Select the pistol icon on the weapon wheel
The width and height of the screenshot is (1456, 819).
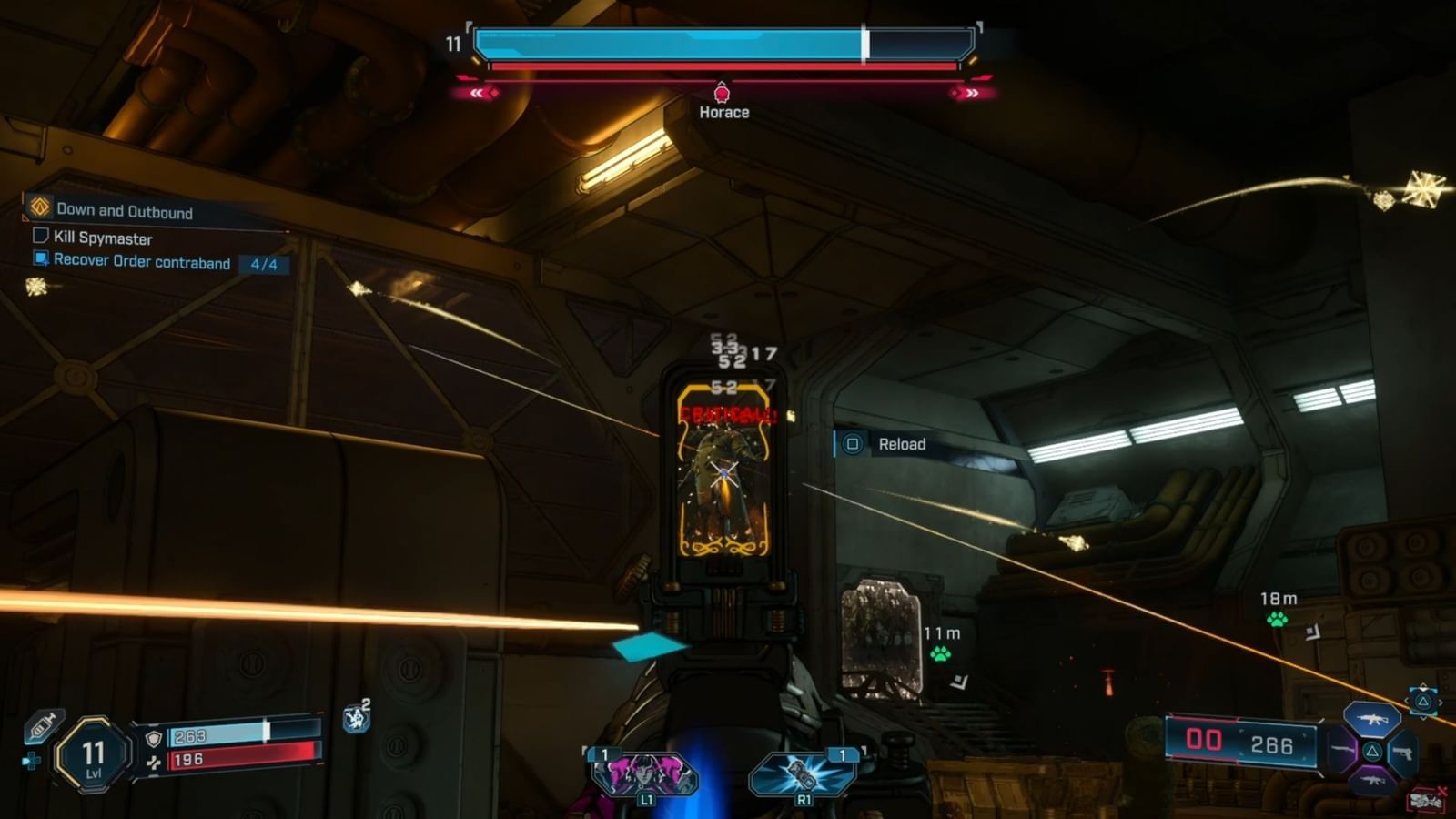[1403, 753]
